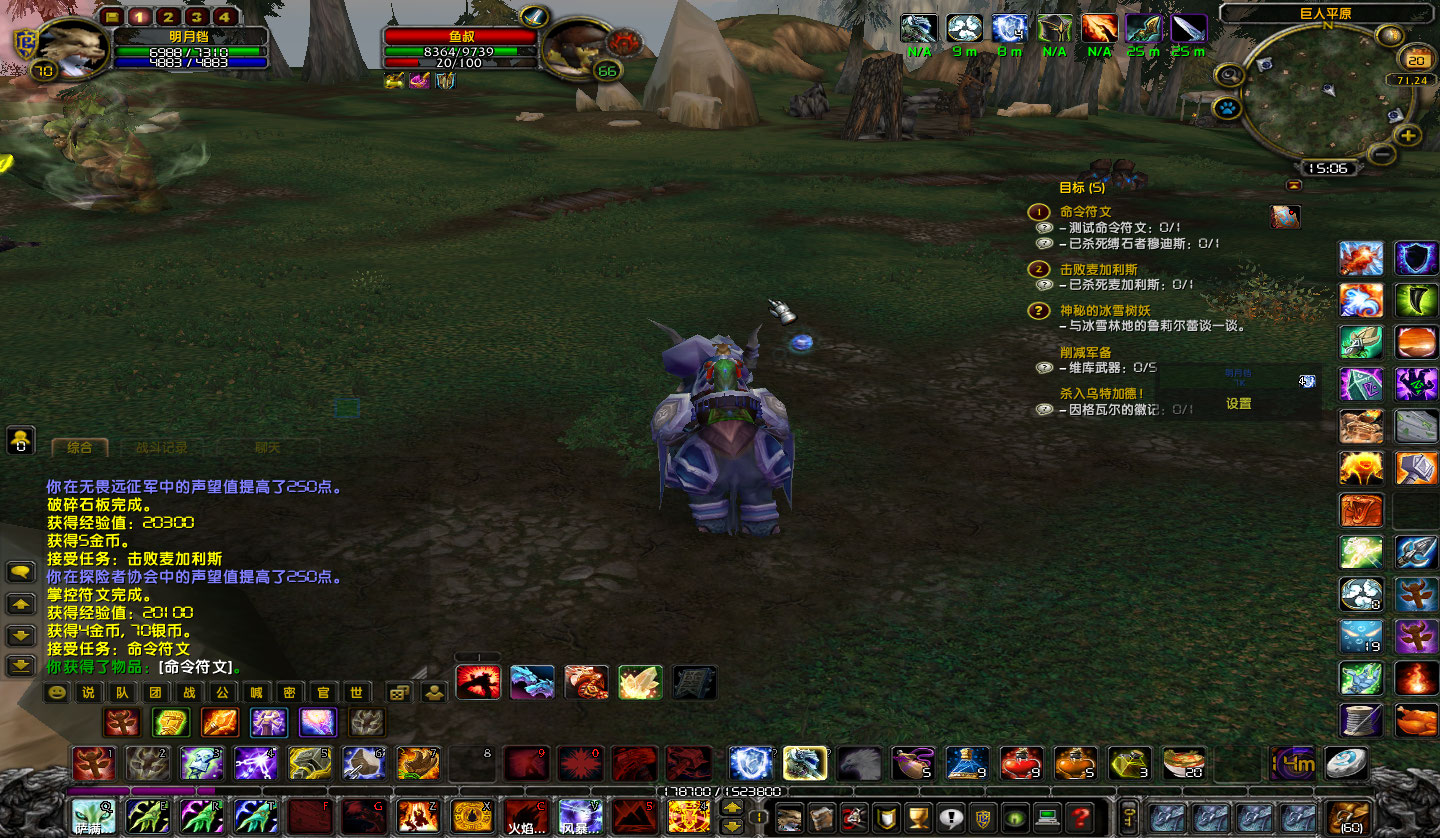Collapse quest 命令符文 via its number badge
The width and height of the screenshot is (1440, 838).
click(1040, 212)
